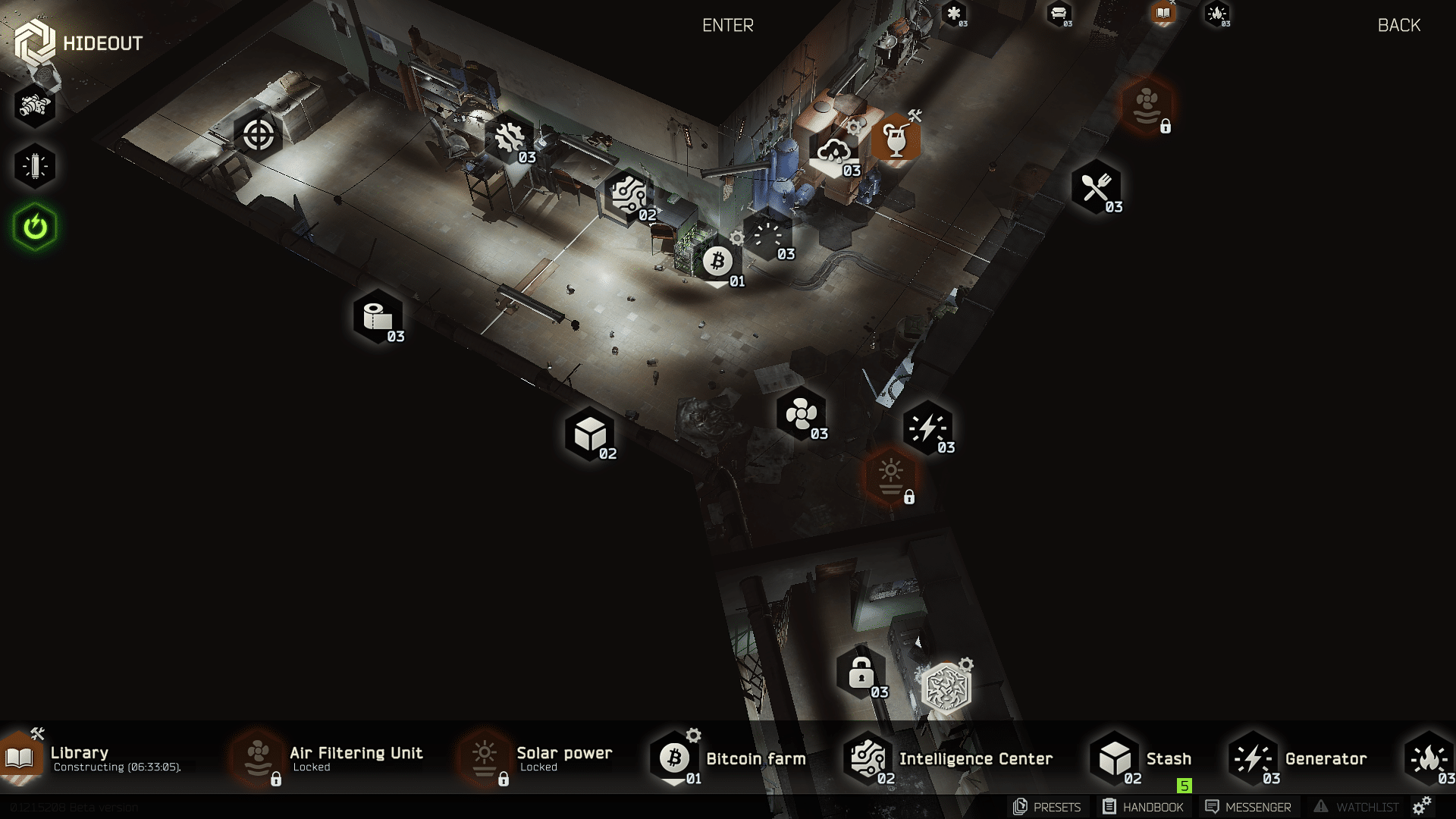Screen dimensions: 1456x819
Task: Go BACK from the hideout
Action: coord(1398,25)
